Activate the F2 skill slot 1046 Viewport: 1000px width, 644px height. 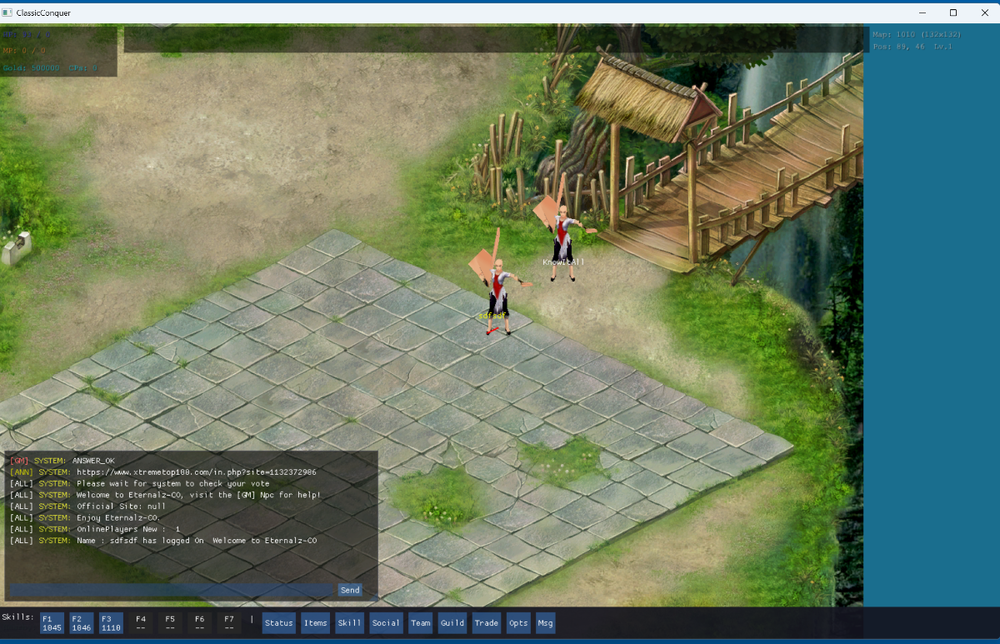[82, 623]
